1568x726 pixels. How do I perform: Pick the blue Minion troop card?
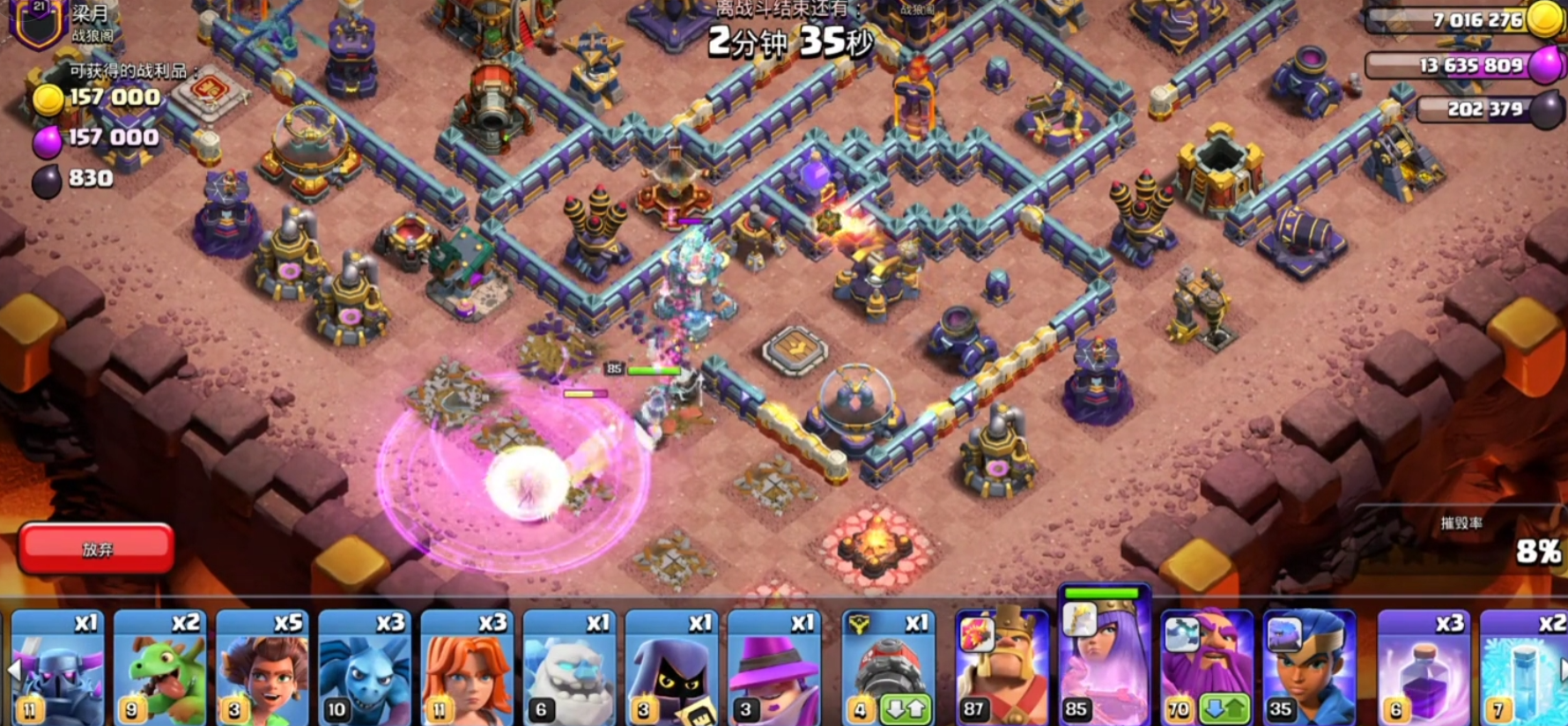[366, 668]
